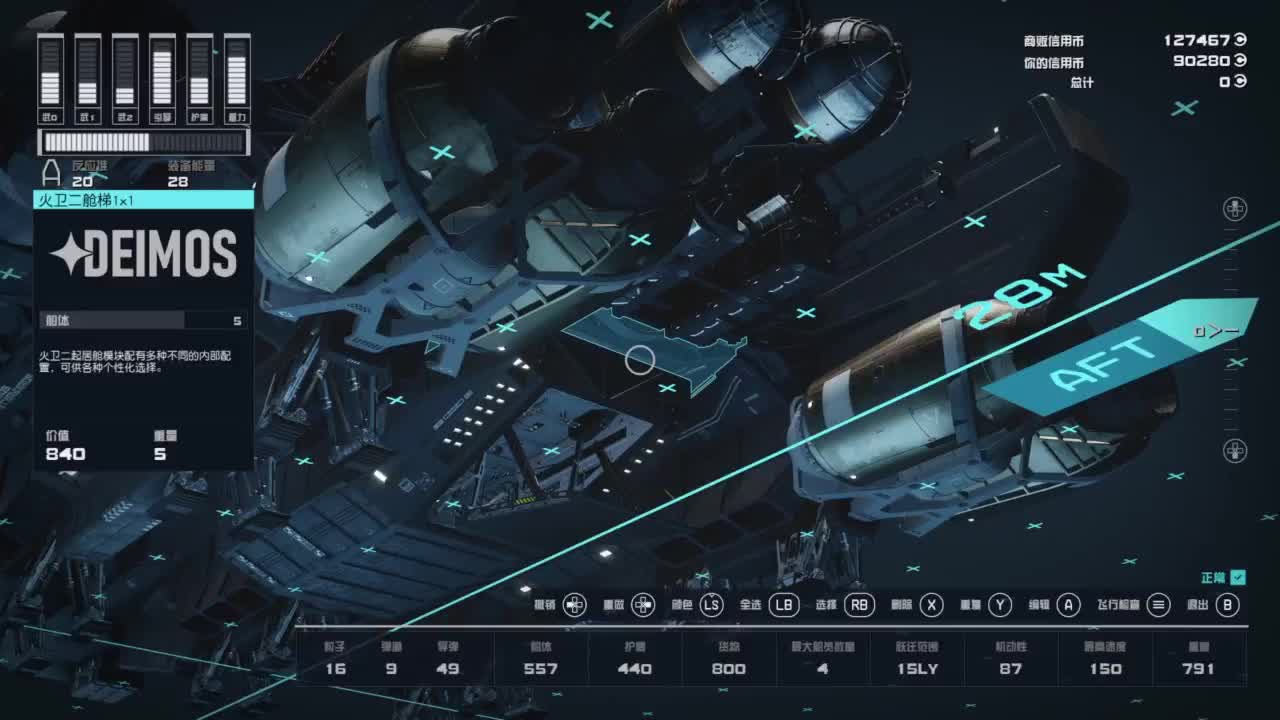
Task: Click the 重做 (redo) D-pad icon
Action: 644,604
